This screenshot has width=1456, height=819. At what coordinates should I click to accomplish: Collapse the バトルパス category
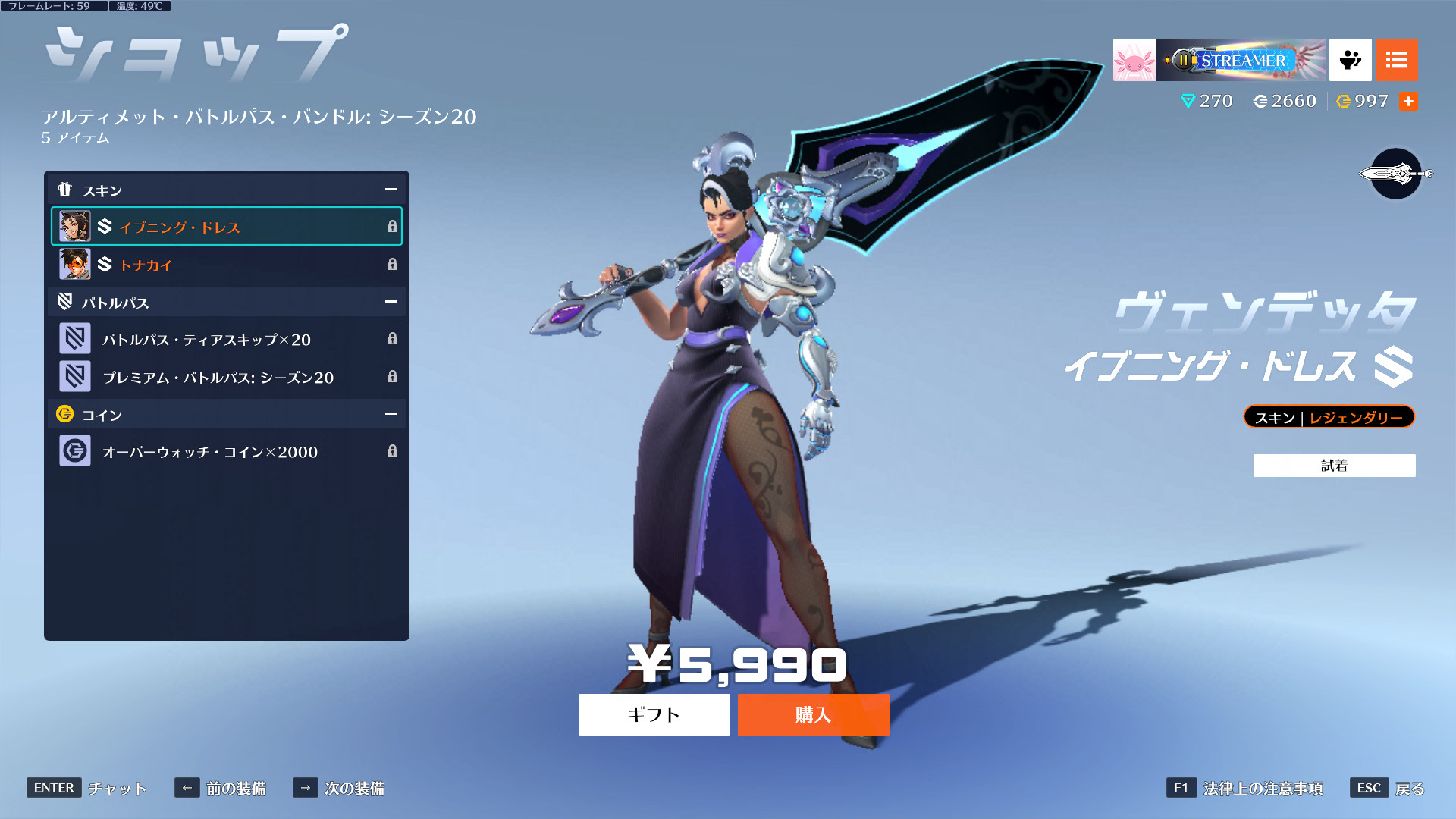pyautogui.click(x=391, y=302)
